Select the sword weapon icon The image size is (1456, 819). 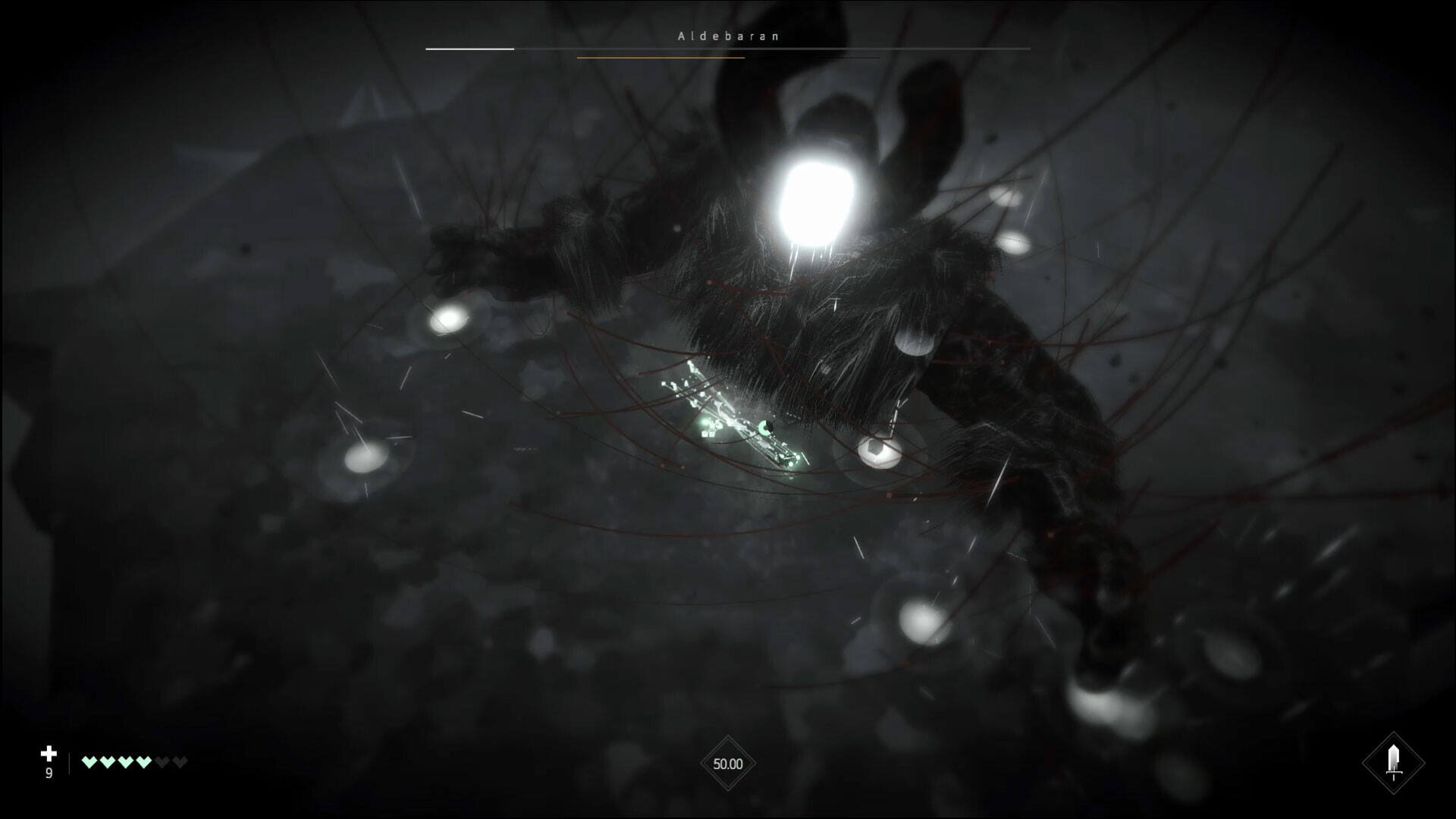pos(1393,761)
